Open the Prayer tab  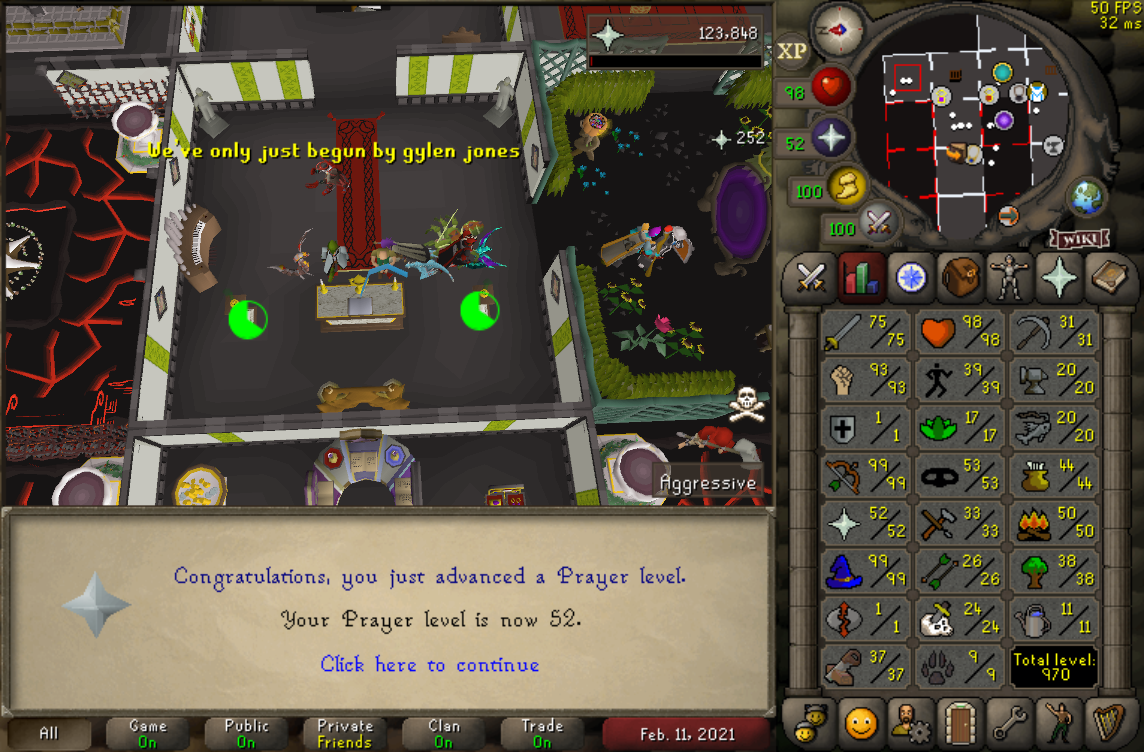click(1059, 277)
